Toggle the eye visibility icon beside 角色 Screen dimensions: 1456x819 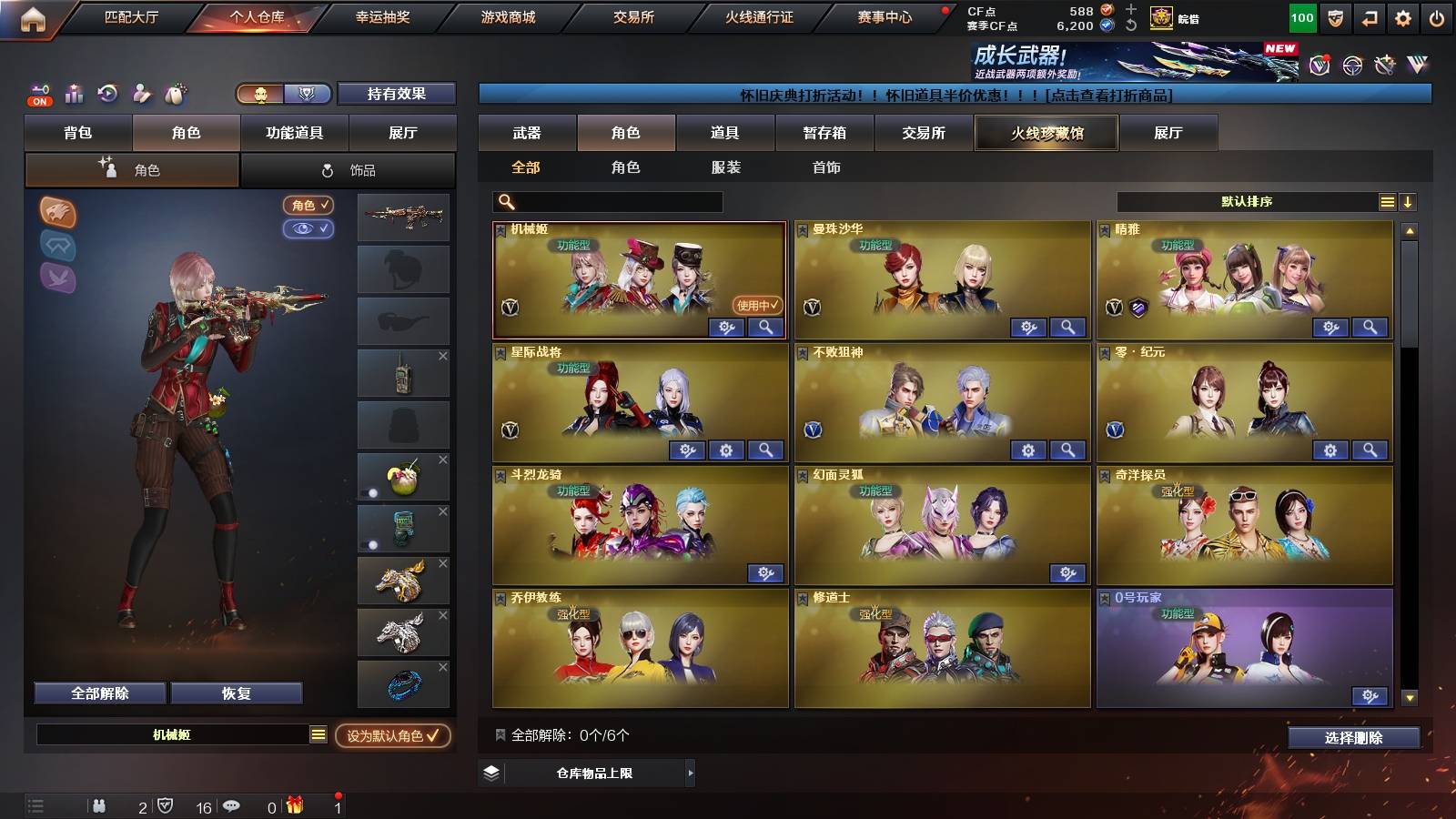(310, 229)
